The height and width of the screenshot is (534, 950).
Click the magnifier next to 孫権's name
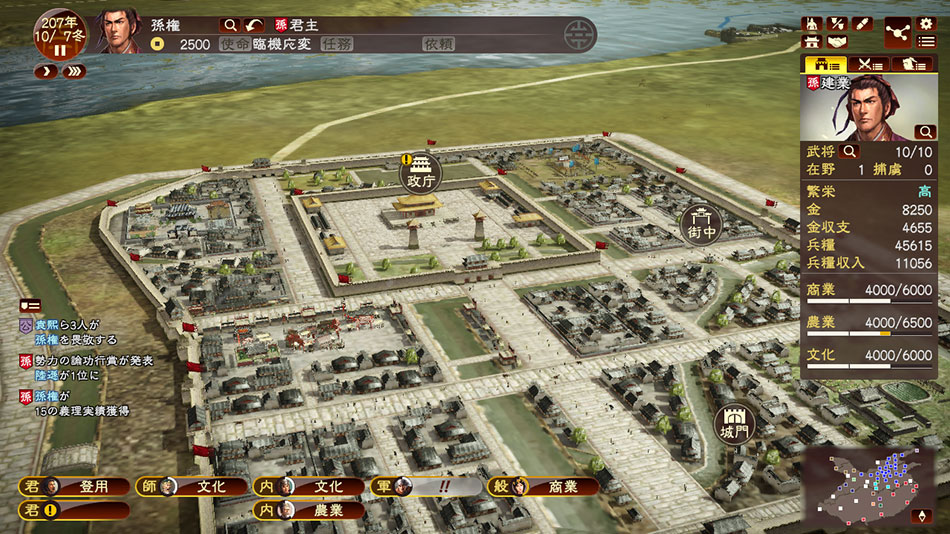click(230, 25)
